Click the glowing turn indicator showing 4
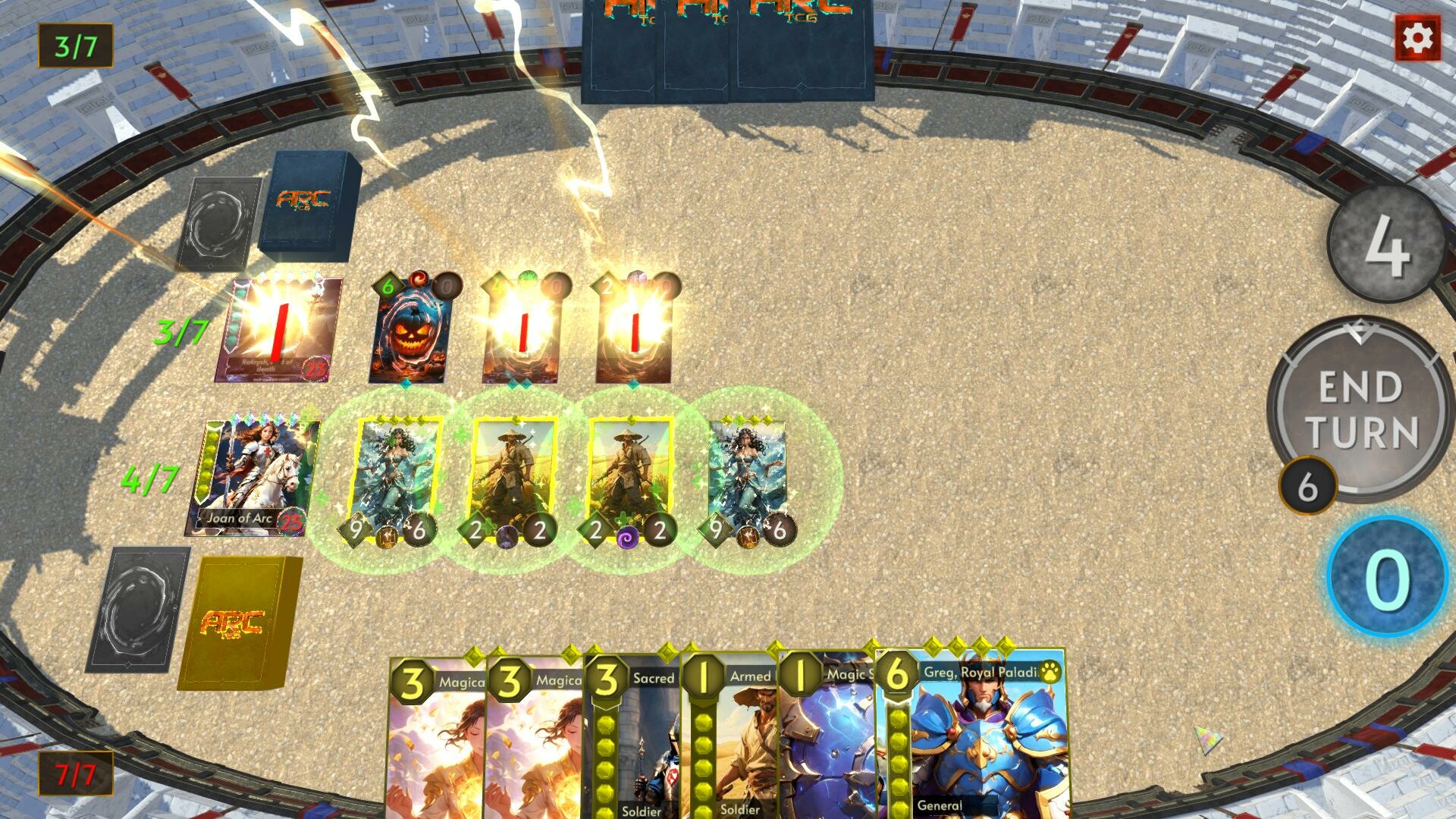This screenshot has width=1456, height=819. pos(1385,256)
